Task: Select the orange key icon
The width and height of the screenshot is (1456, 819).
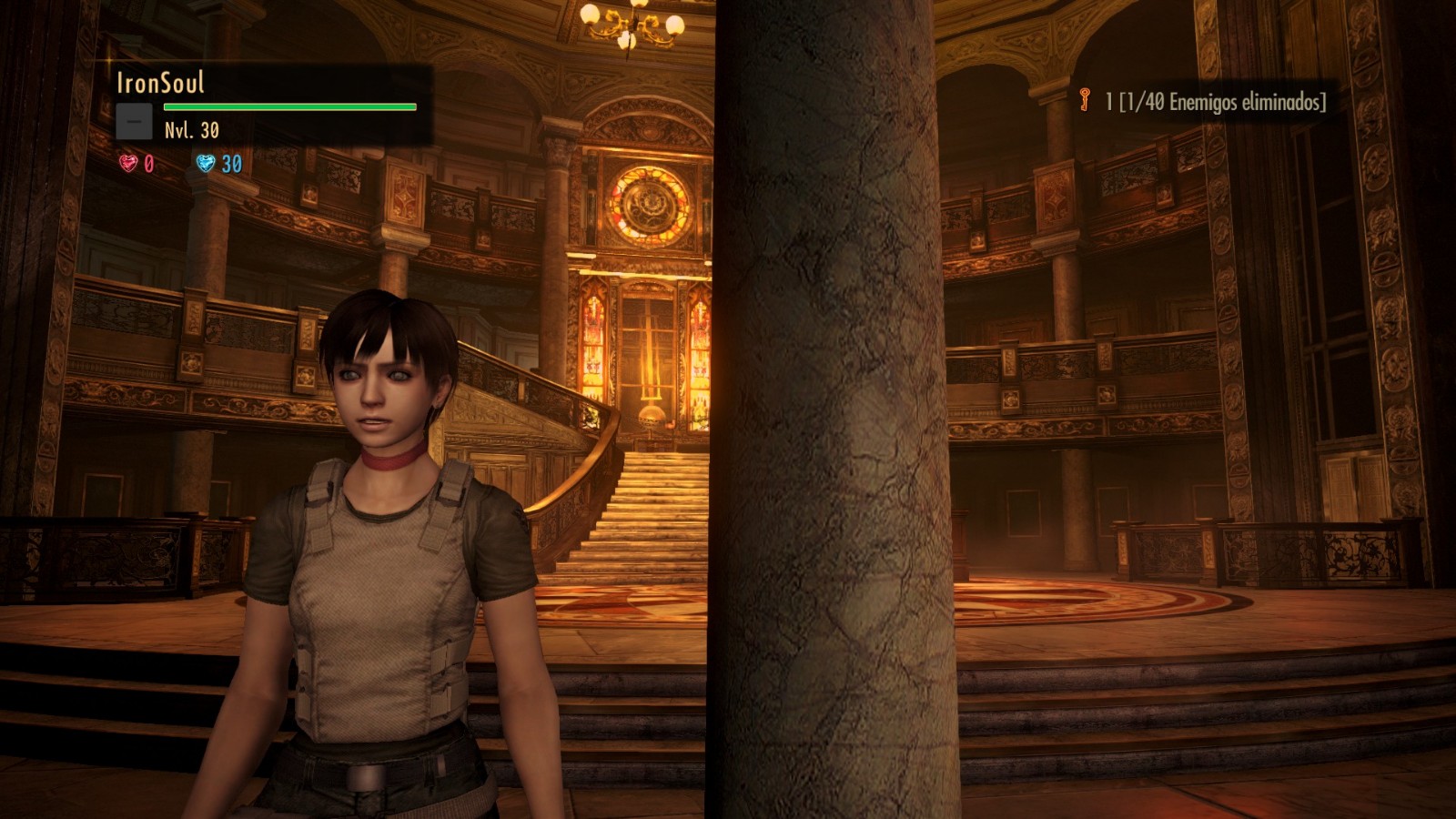Action: (x=1084, y=100)
